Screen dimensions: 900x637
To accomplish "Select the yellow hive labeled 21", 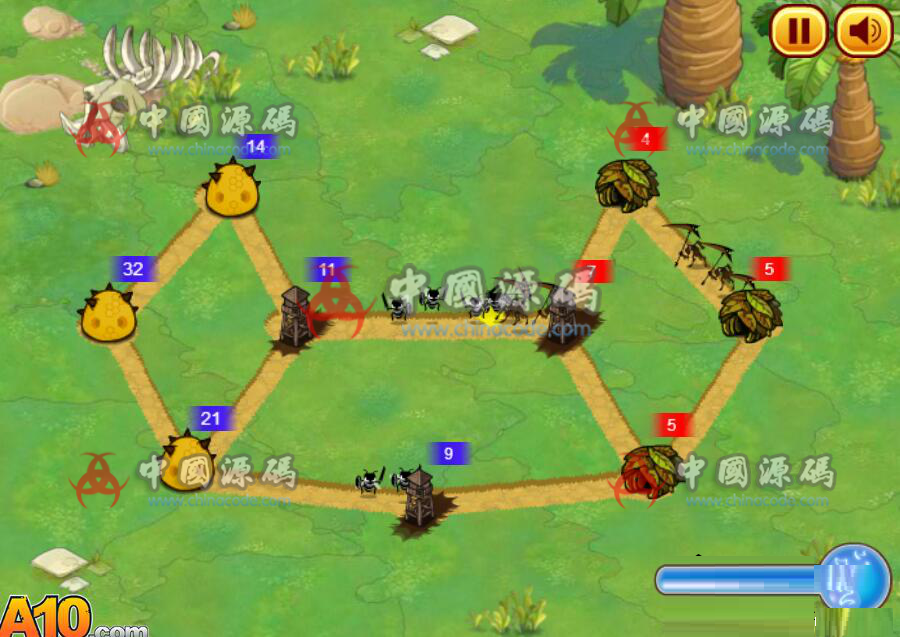I will click(x=187, y=462).
